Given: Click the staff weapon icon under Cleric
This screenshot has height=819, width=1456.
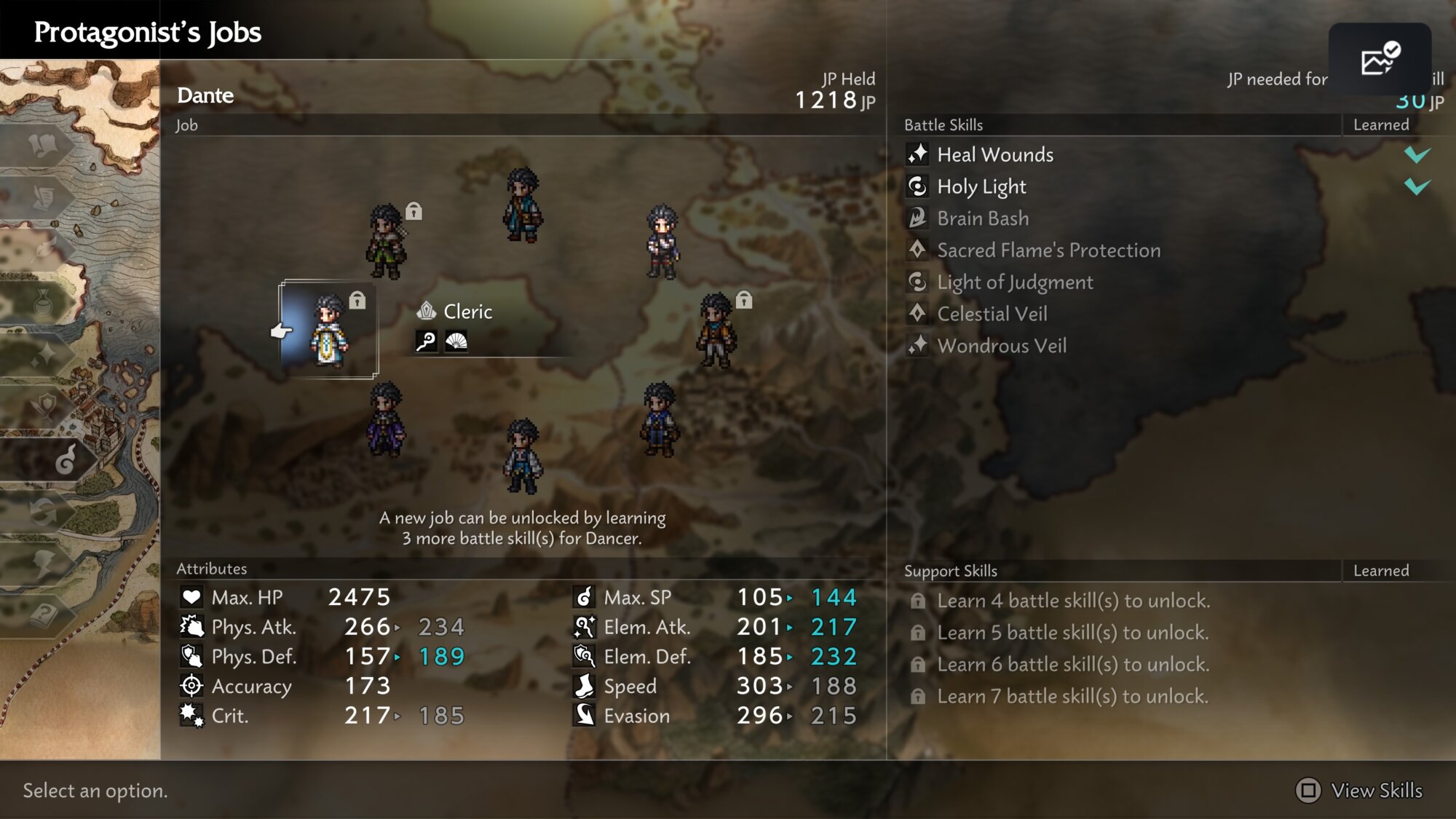Looking at the screenshot, I should (x=427, y=341).
